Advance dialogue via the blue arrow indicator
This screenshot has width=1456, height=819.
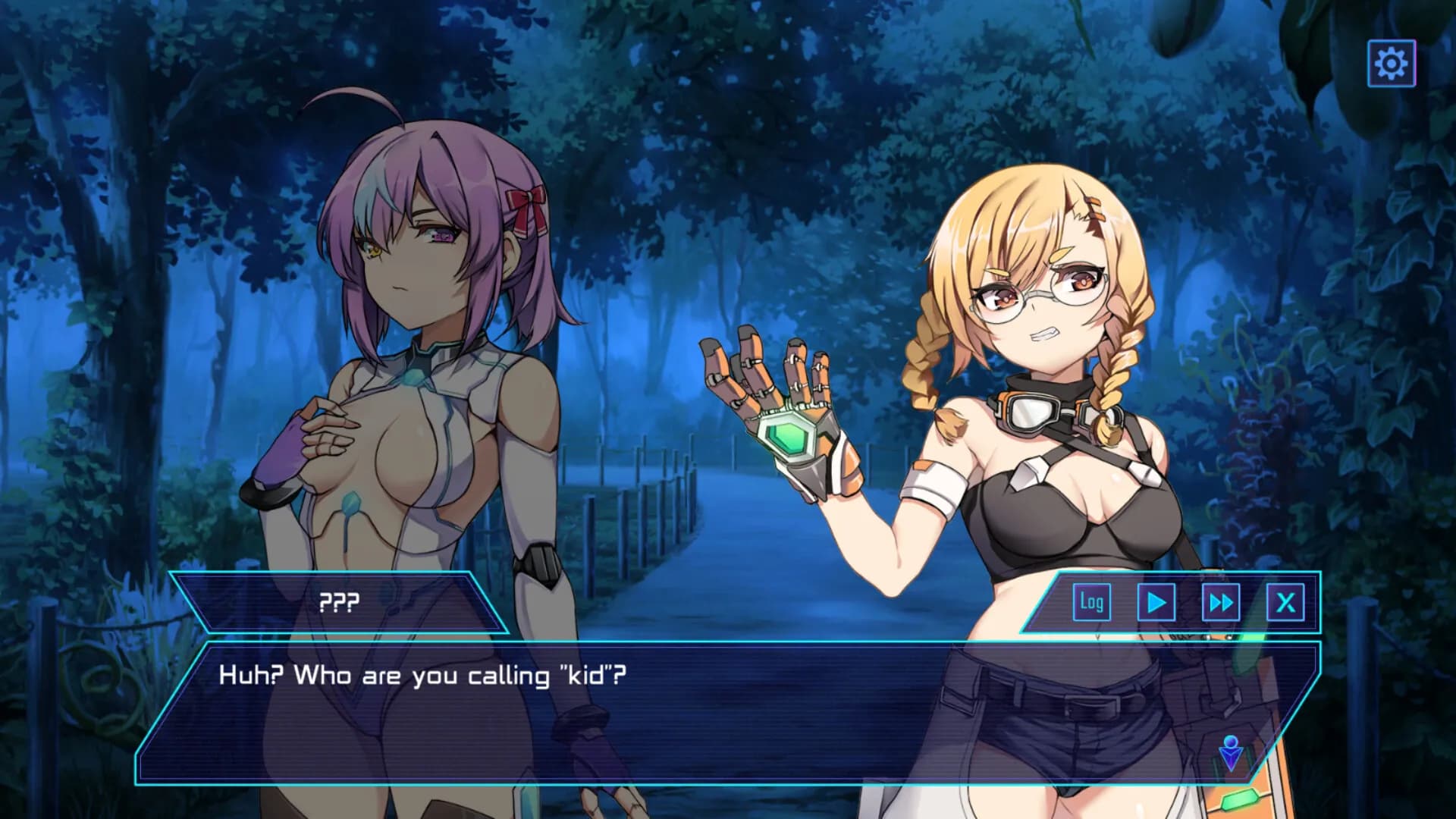(x=1231, y=752)
